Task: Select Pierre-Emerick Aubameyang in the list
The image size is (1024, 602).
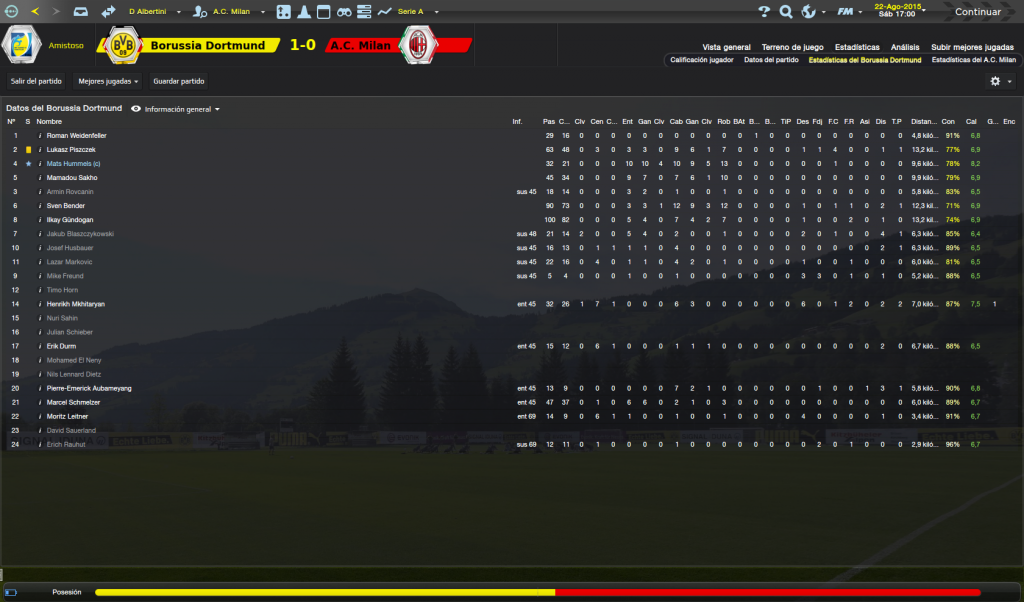Action: pos(91,388)
